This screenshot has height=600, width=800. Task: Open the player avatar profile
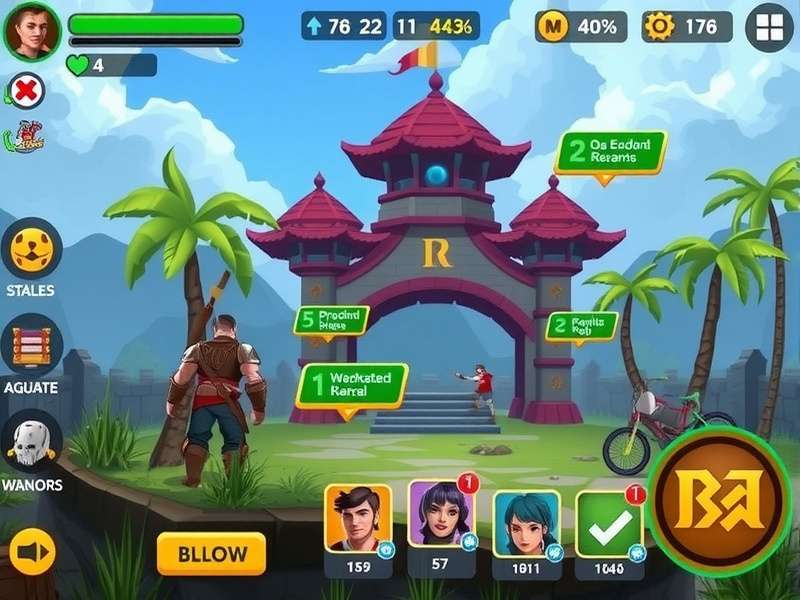[32, 31]
